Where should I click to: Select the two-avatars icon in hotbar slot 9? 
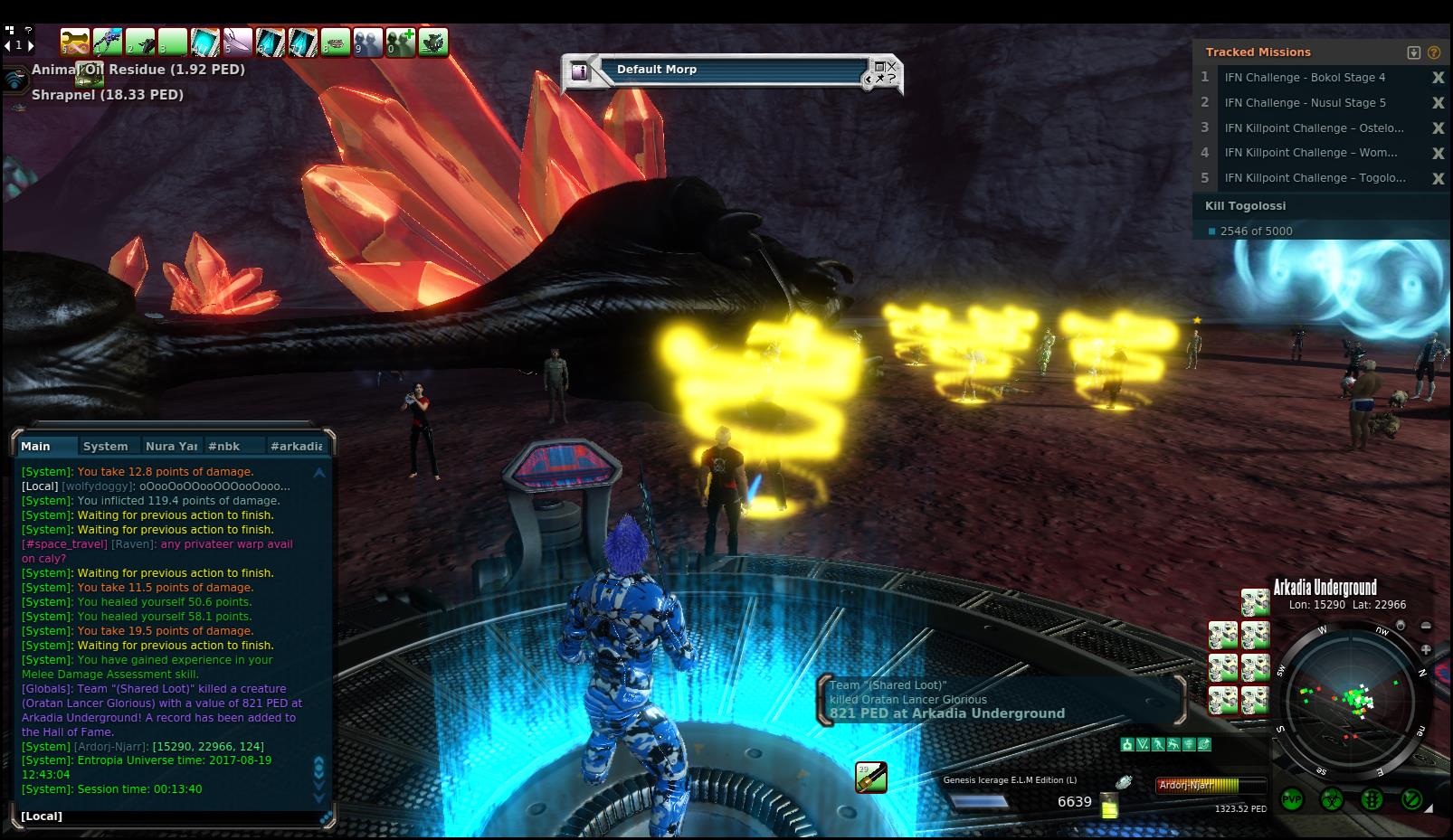(368, 42)
